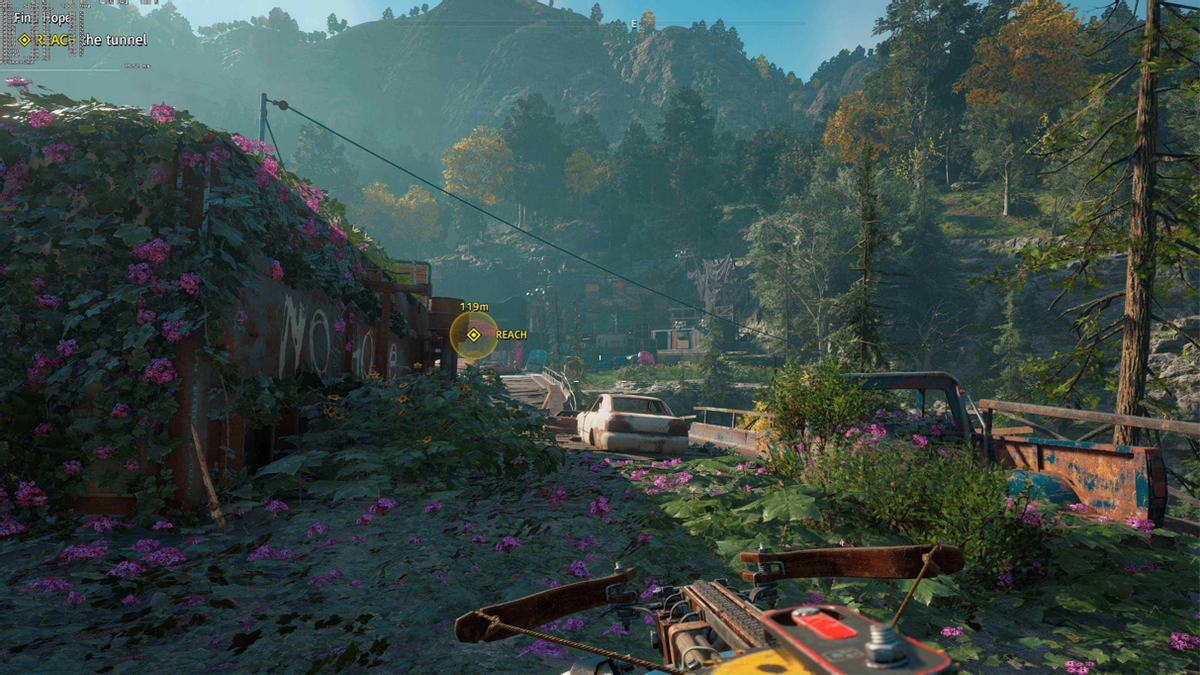This screenshot has width=1200, height=675.
Task: Click the compass strip's E heading
Action: [634, 22]
